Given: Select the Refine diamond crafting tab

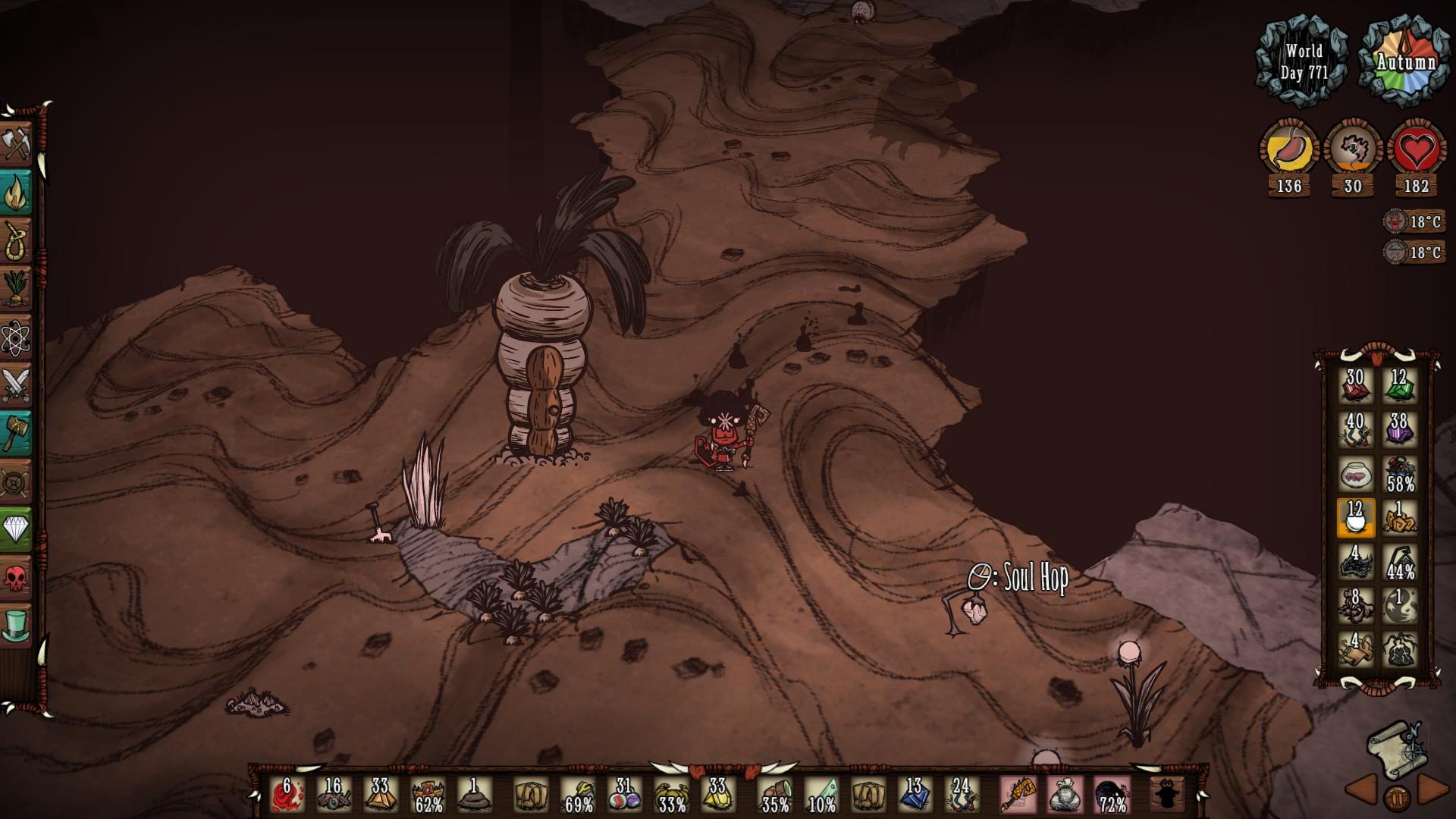Looking at the screenshot, I should click(17, 529).
